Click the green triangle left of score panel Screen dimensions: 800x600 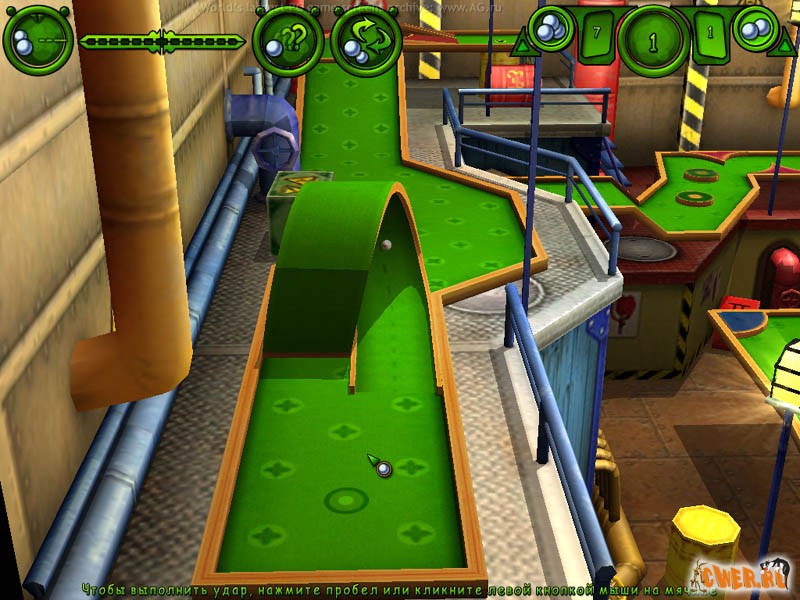(x=521, y=45)
